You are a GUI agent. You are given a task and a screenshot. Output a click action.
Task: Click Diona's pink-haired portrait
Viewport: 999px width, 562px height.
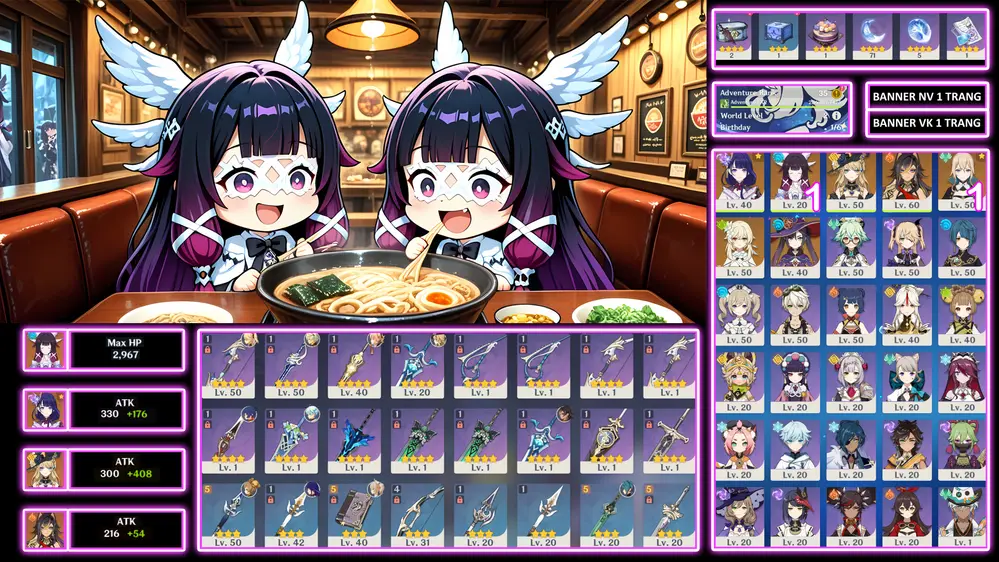tap(739, 445)
